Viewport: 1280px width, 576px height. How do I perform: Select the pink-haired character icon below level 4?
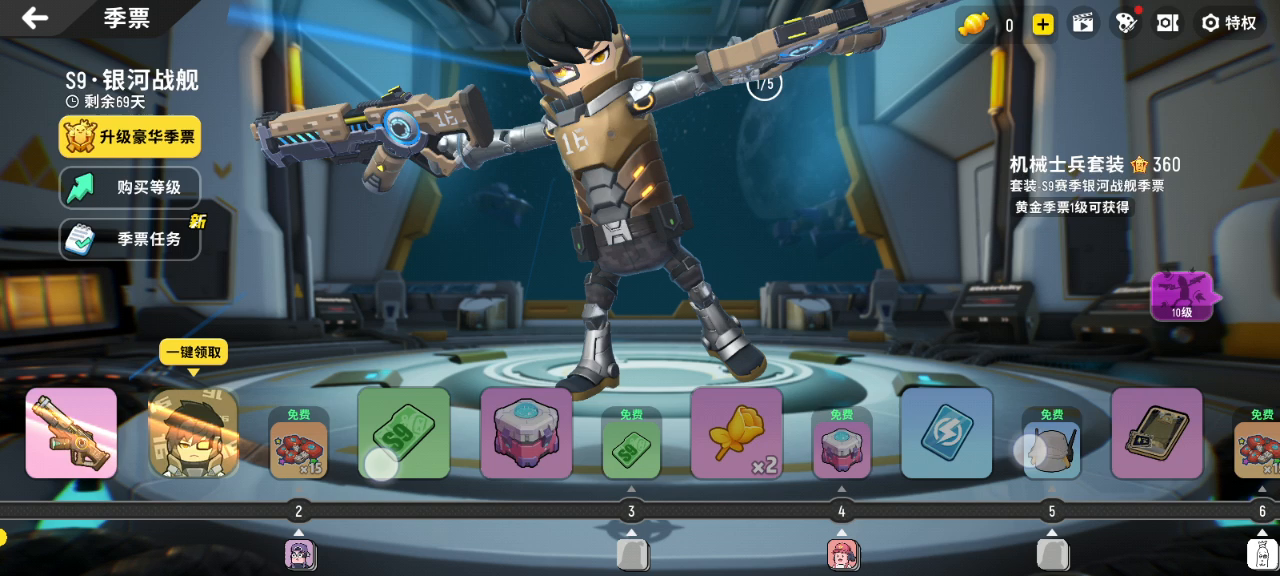pyautogui.click(x=842, y=554)
